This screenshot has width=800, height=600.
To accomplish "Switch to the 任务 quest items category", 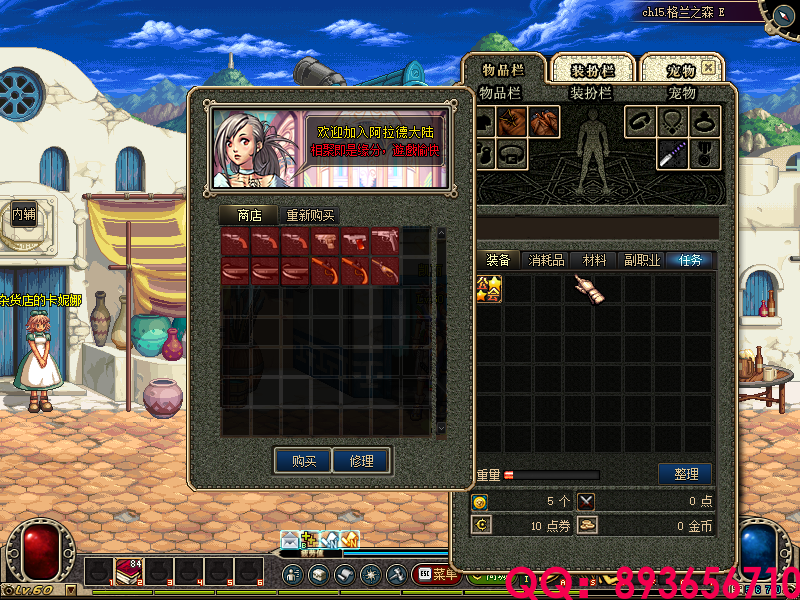I will [691, 260].
